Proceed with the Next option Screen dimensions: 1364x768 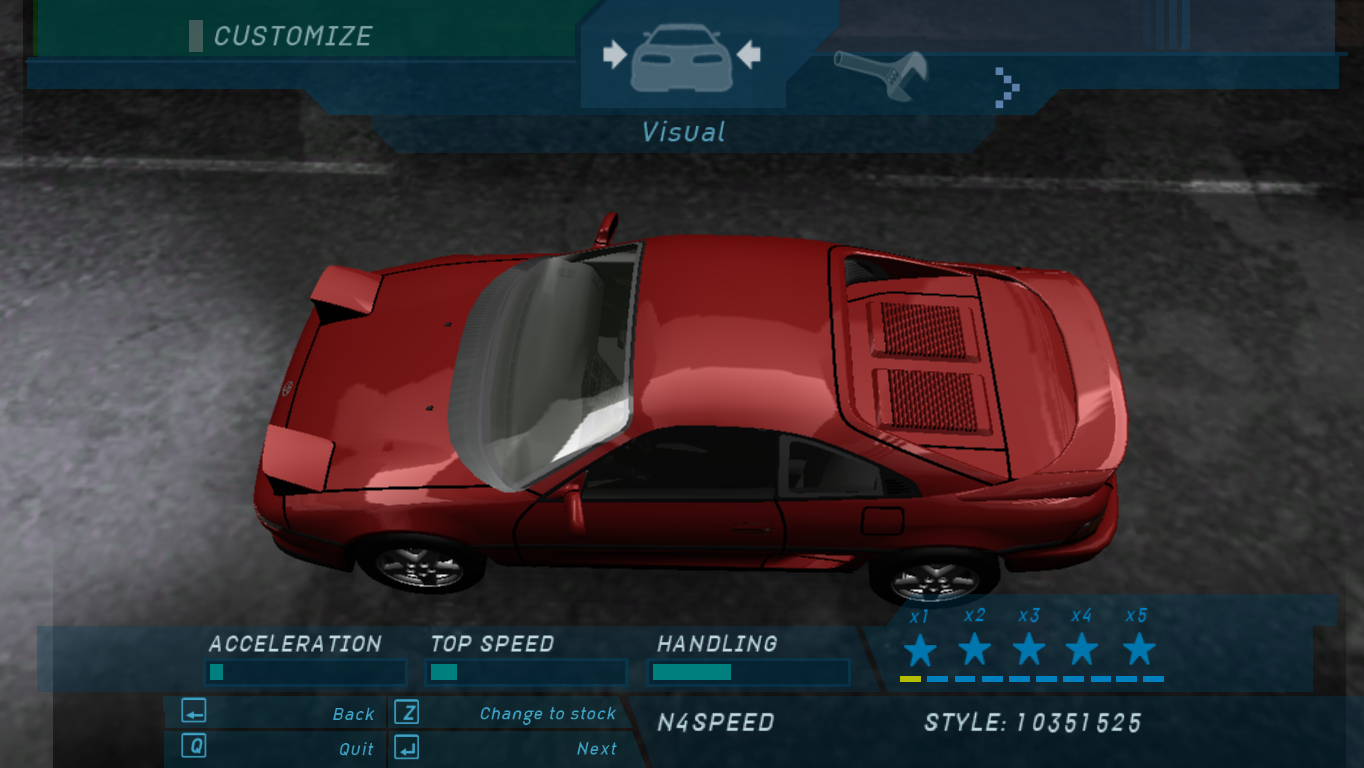click(x=508, y=748)
